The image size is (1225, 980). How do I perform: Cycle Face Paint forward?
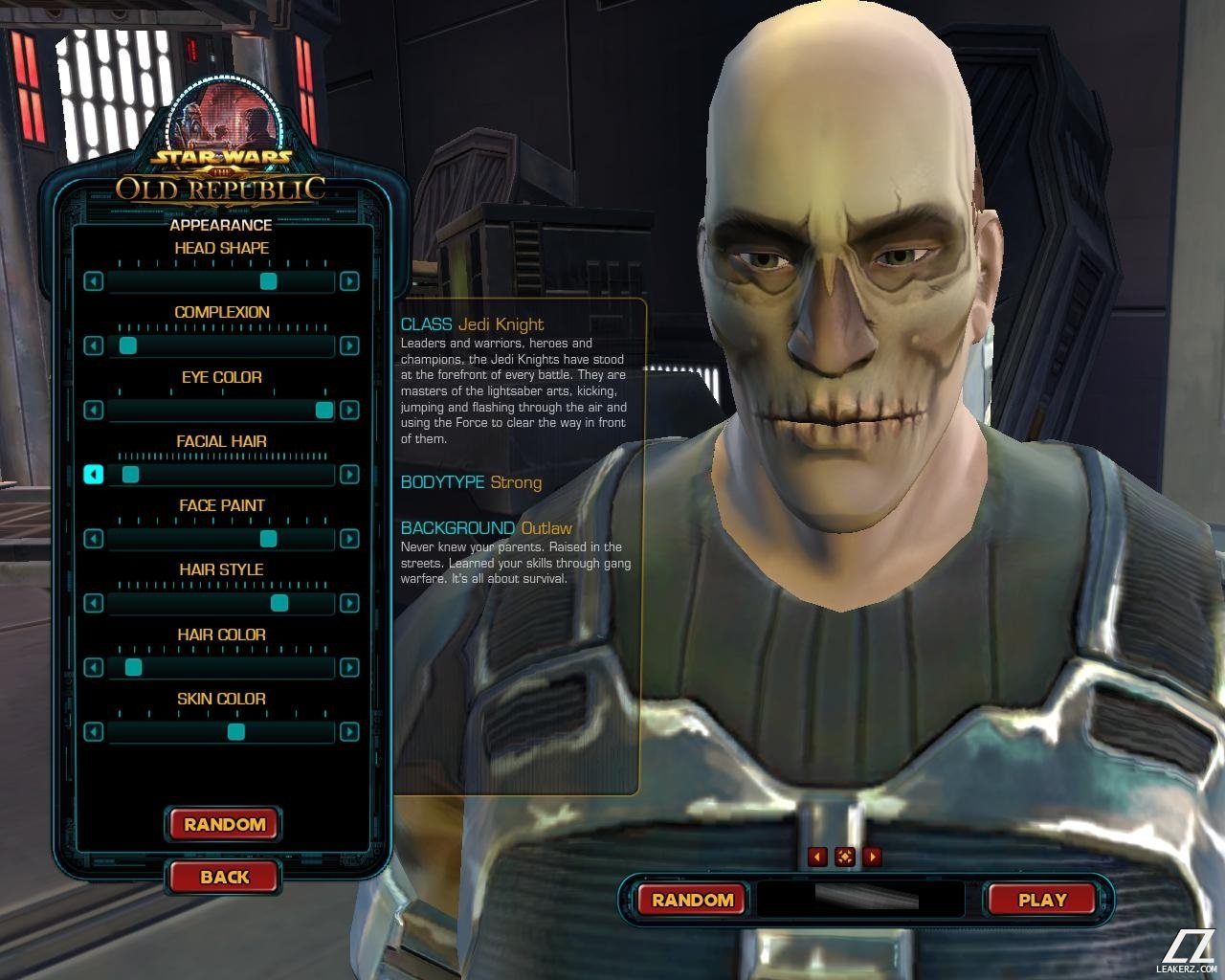click(349, 539)
